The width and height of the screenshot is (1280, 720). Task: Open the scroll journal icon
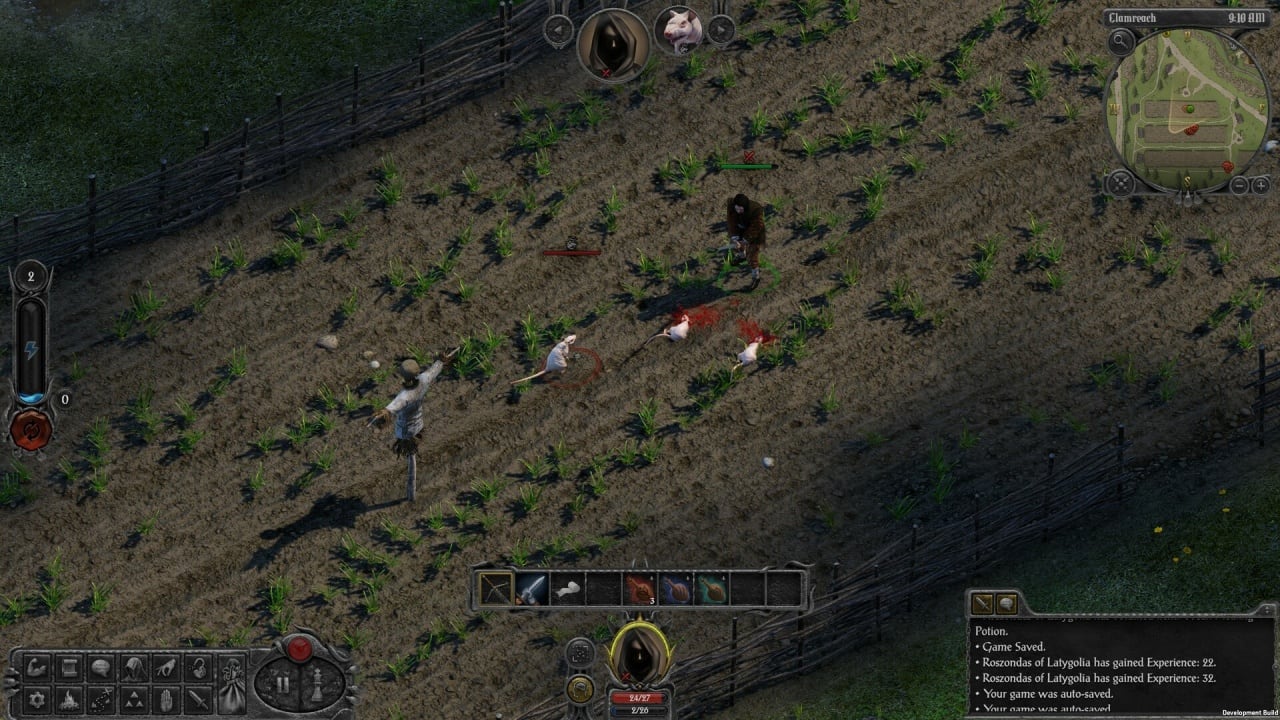(x=69, y=669)
